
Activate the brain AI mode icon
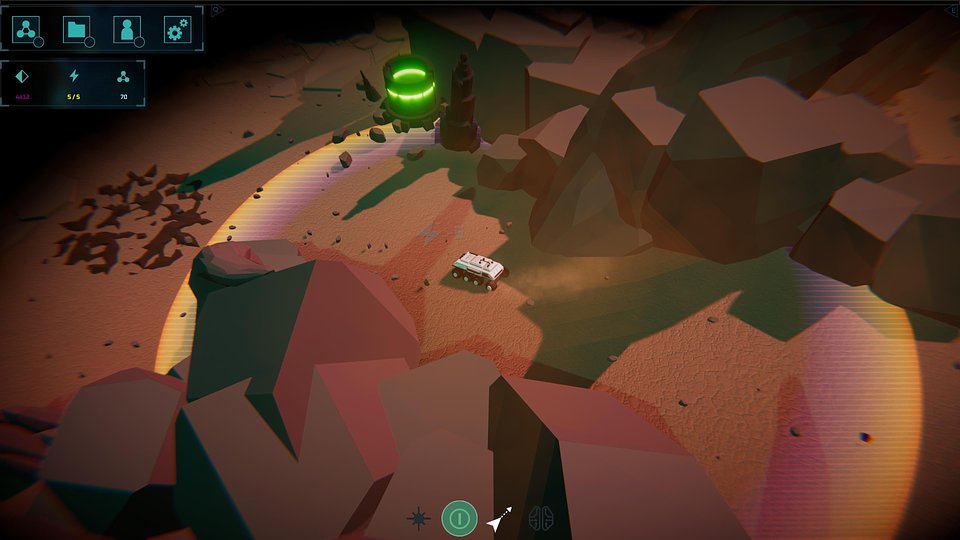541,518
